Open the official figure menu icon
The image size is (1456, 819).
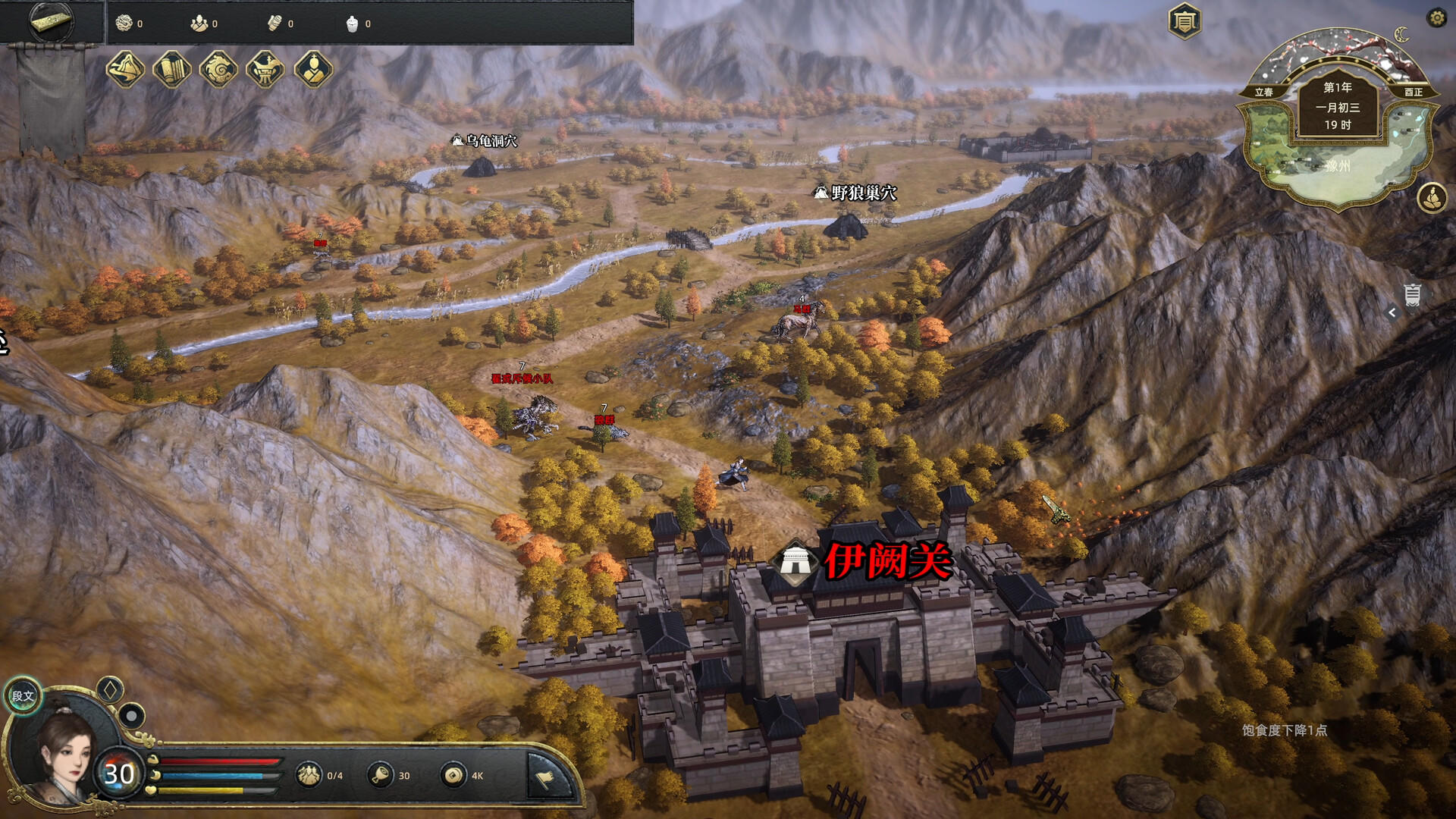[312, 70]
